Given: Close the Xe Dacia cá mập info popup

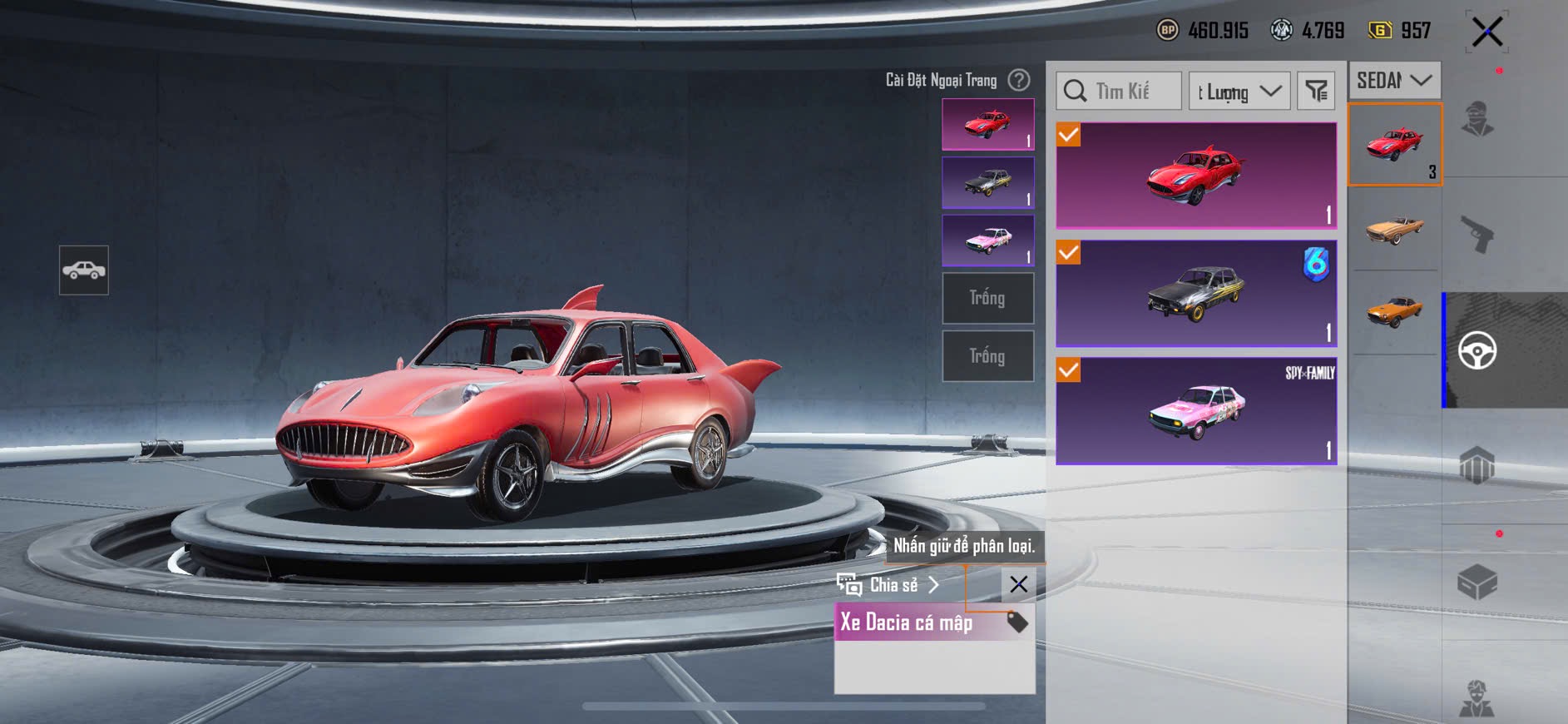Looking at the screenshot, I should 1018,584.
